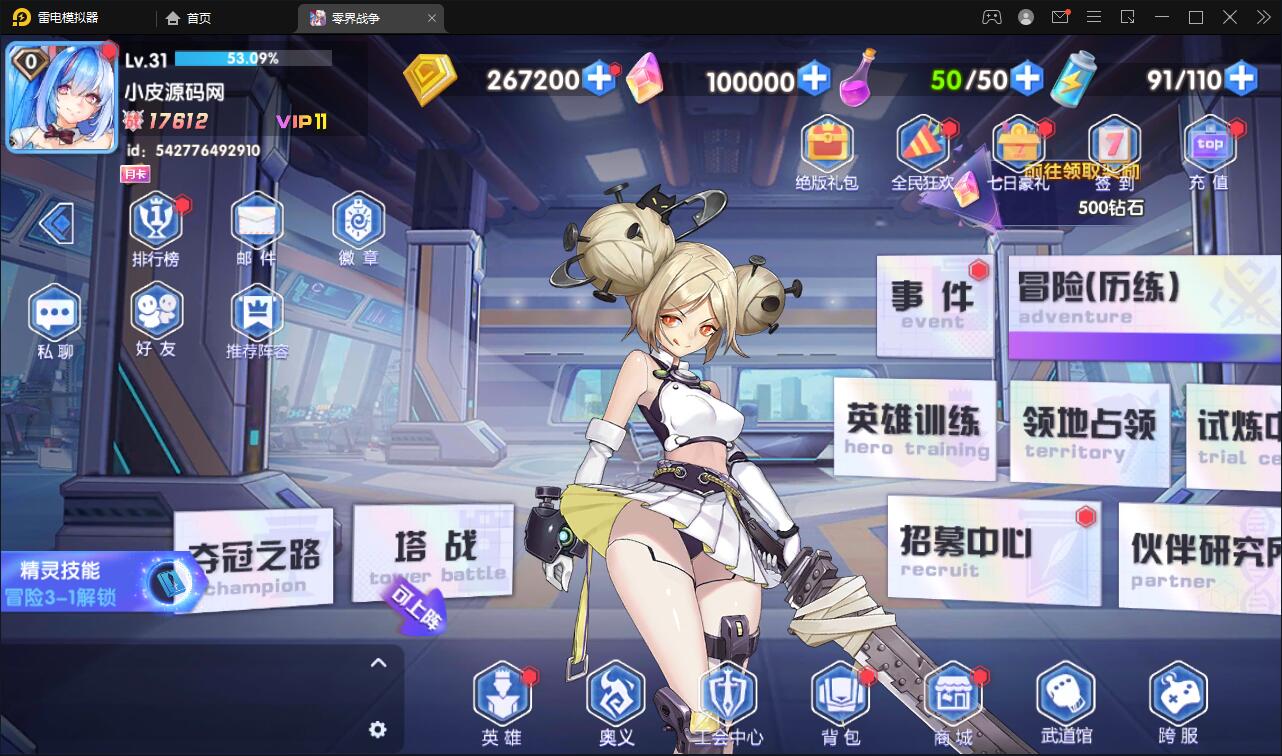Open the 背包 inventory

840,700
